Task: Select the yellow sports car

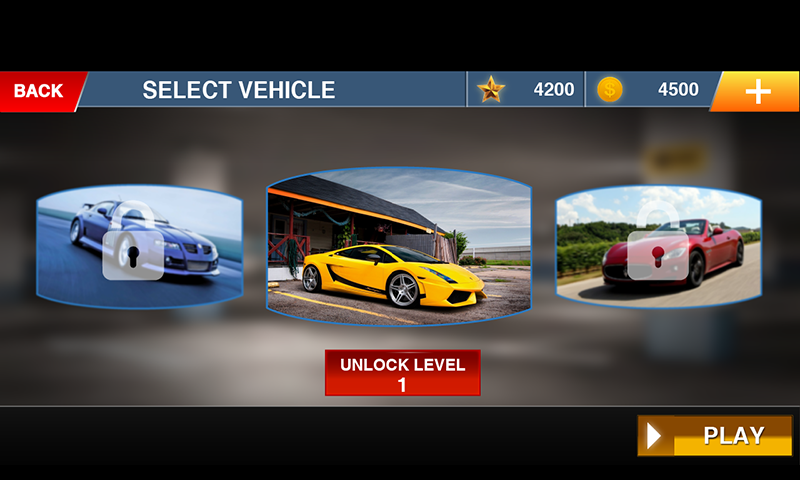Action: (399, 246)
